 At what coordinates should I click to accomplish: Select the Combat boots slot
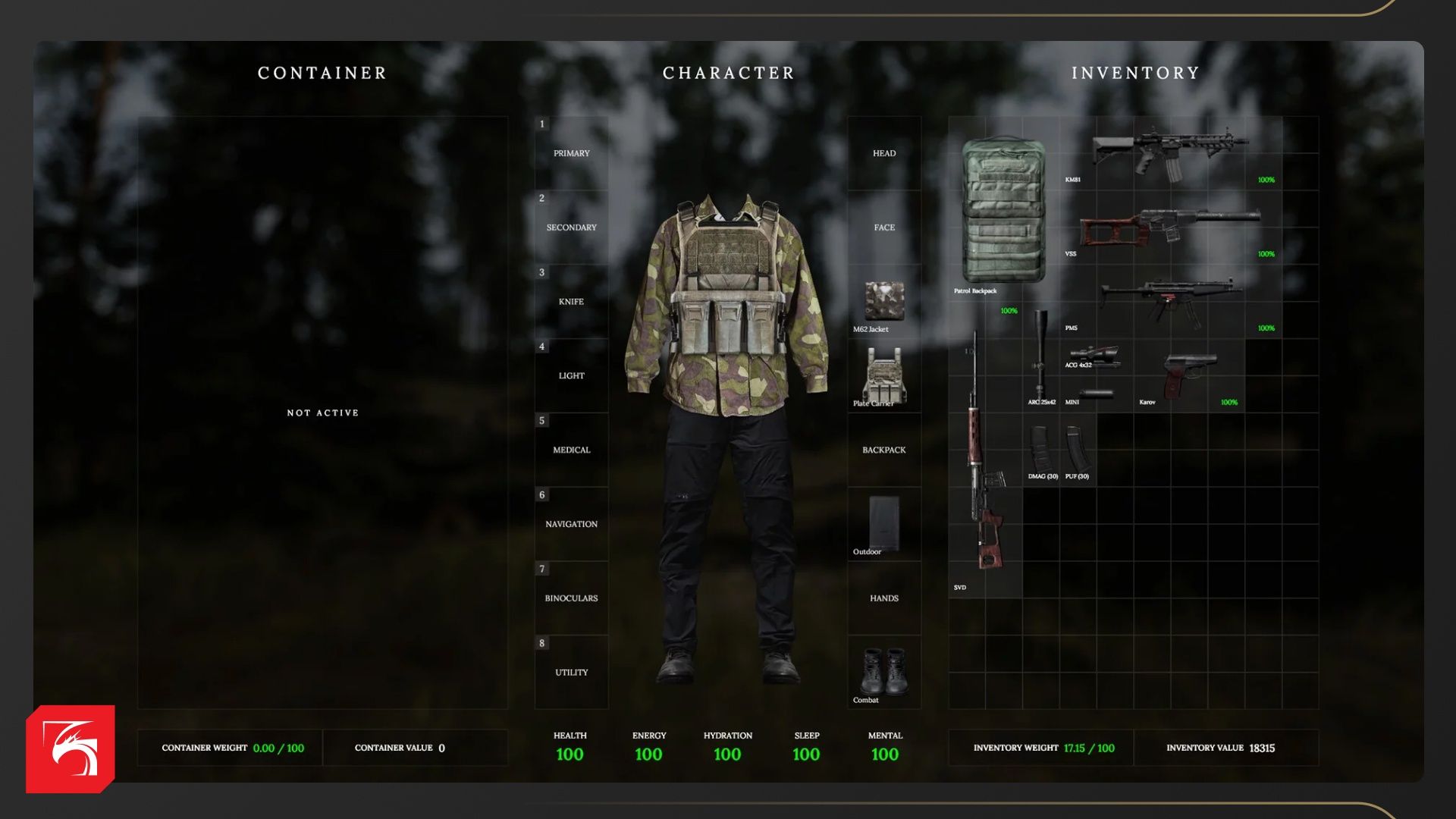point(884,672)
